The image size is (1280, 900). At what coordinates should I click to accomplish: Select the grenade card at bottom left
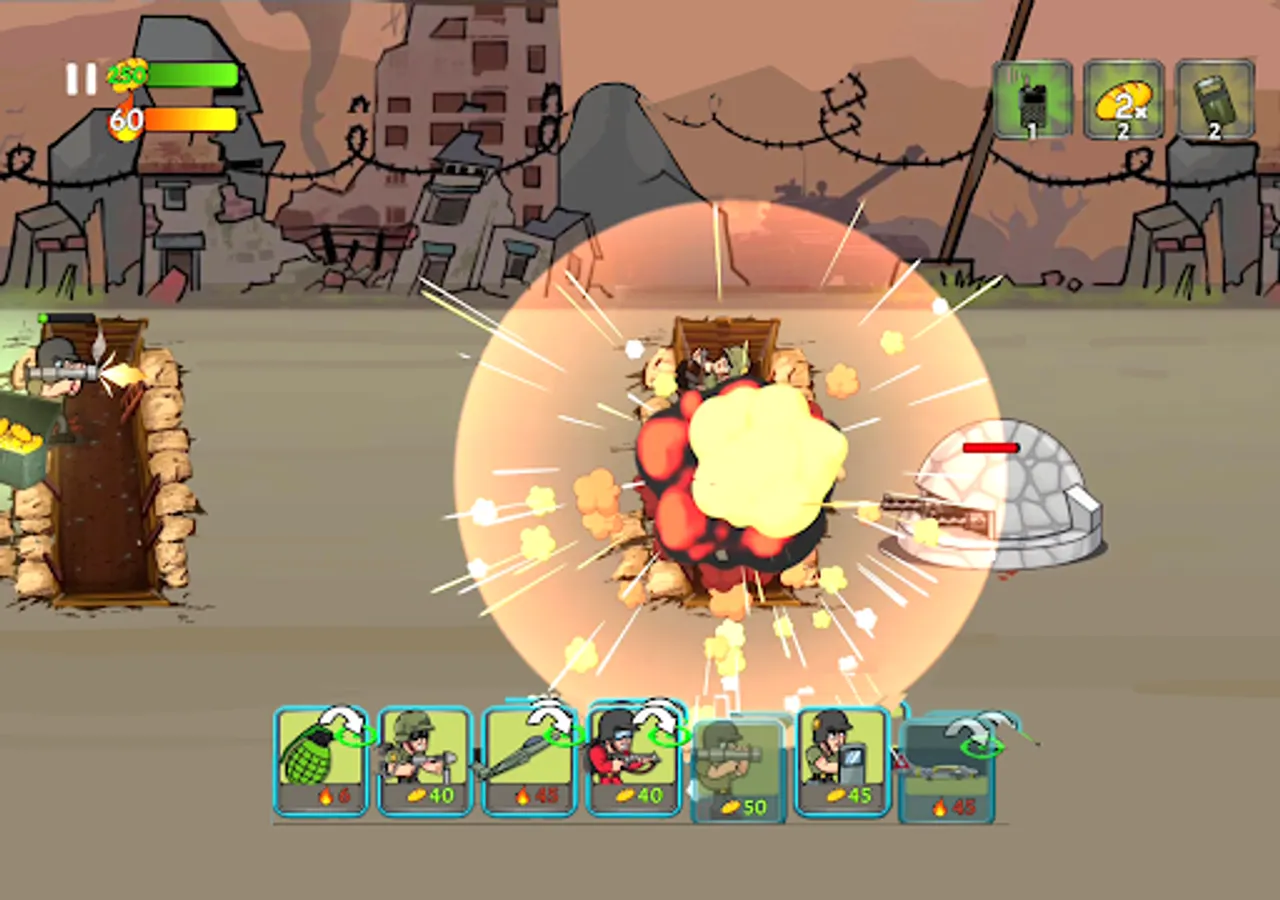click(322, 760)
